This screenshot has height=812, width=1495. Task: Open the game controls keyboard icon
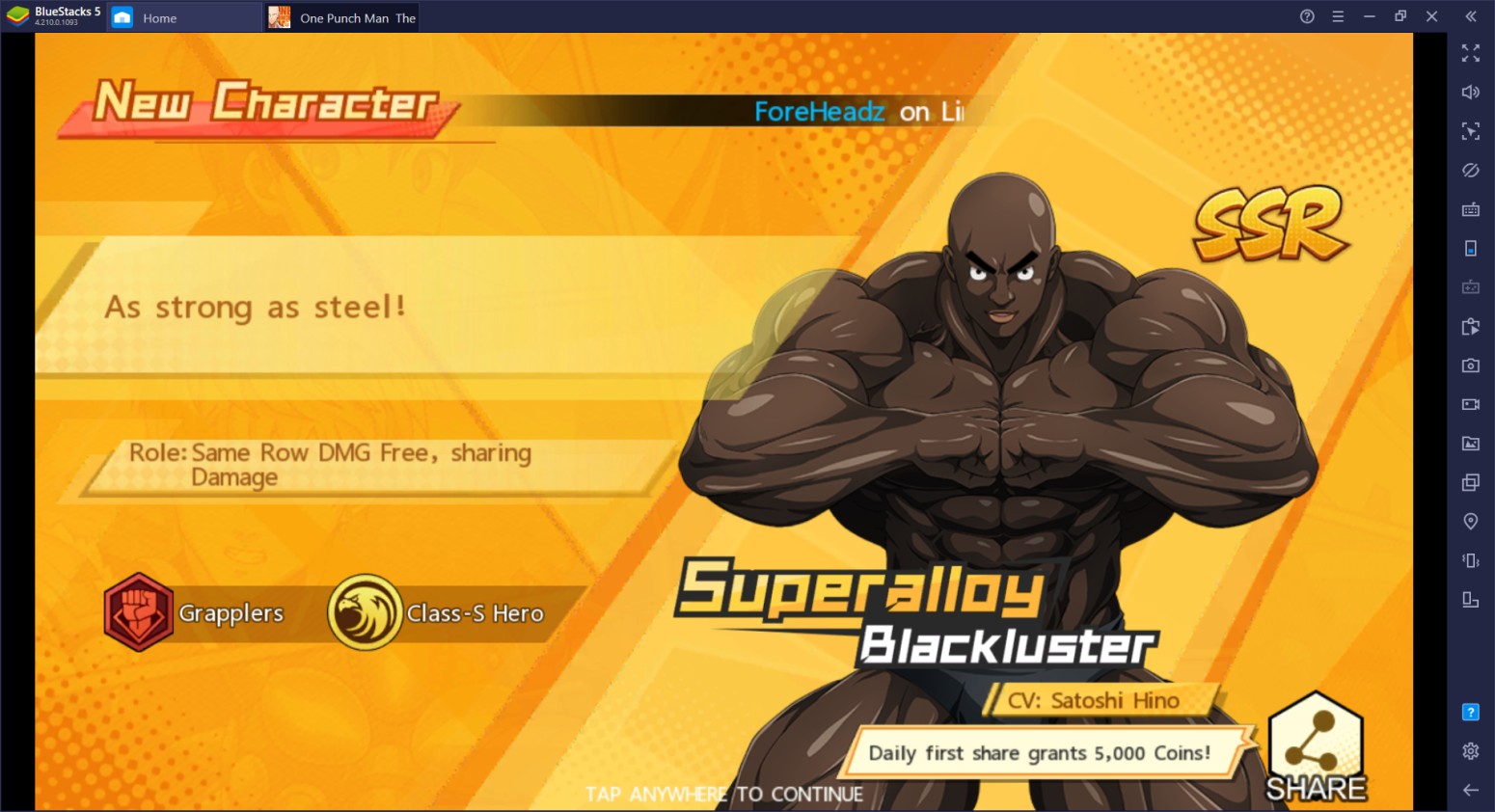coord(1470,208)
